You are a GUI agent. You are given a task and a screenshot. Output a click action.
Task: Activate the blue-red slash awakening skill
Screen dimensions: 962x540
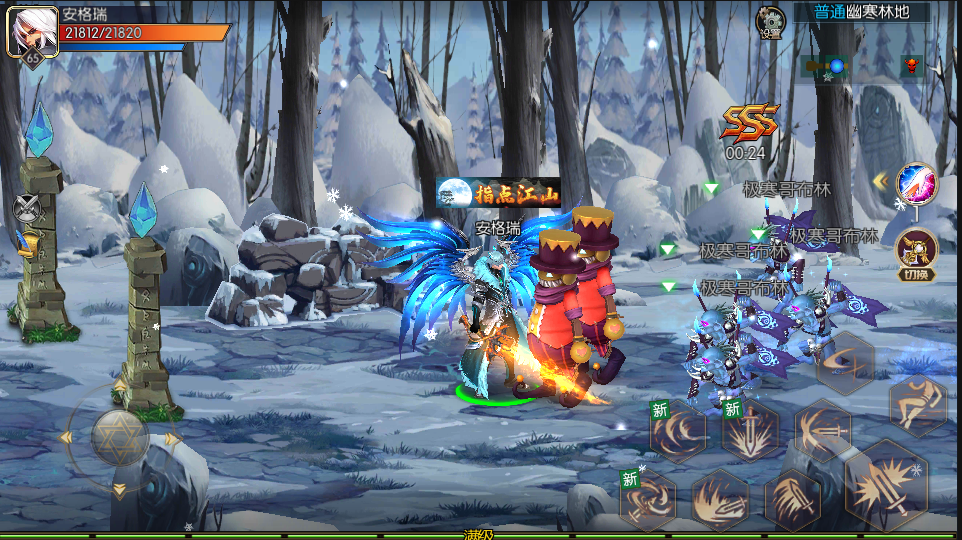pos(916,182)
